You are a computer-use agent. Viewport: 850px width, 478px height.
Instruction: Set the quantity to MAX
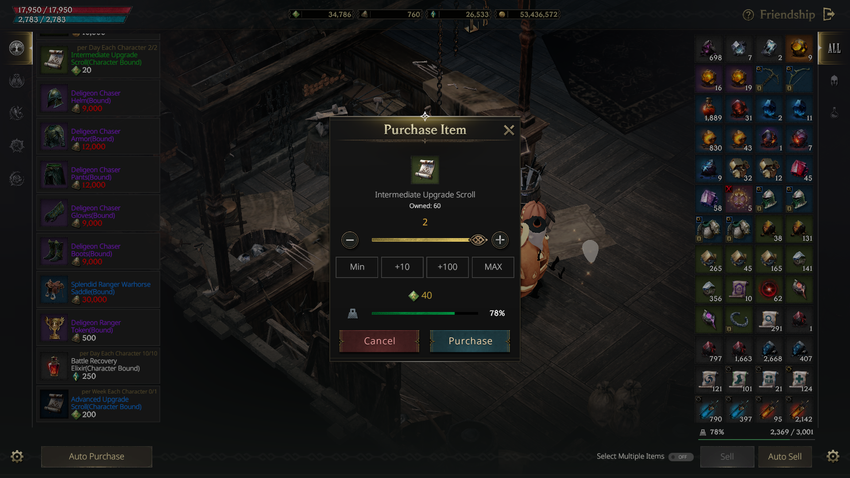pos(493,267)
